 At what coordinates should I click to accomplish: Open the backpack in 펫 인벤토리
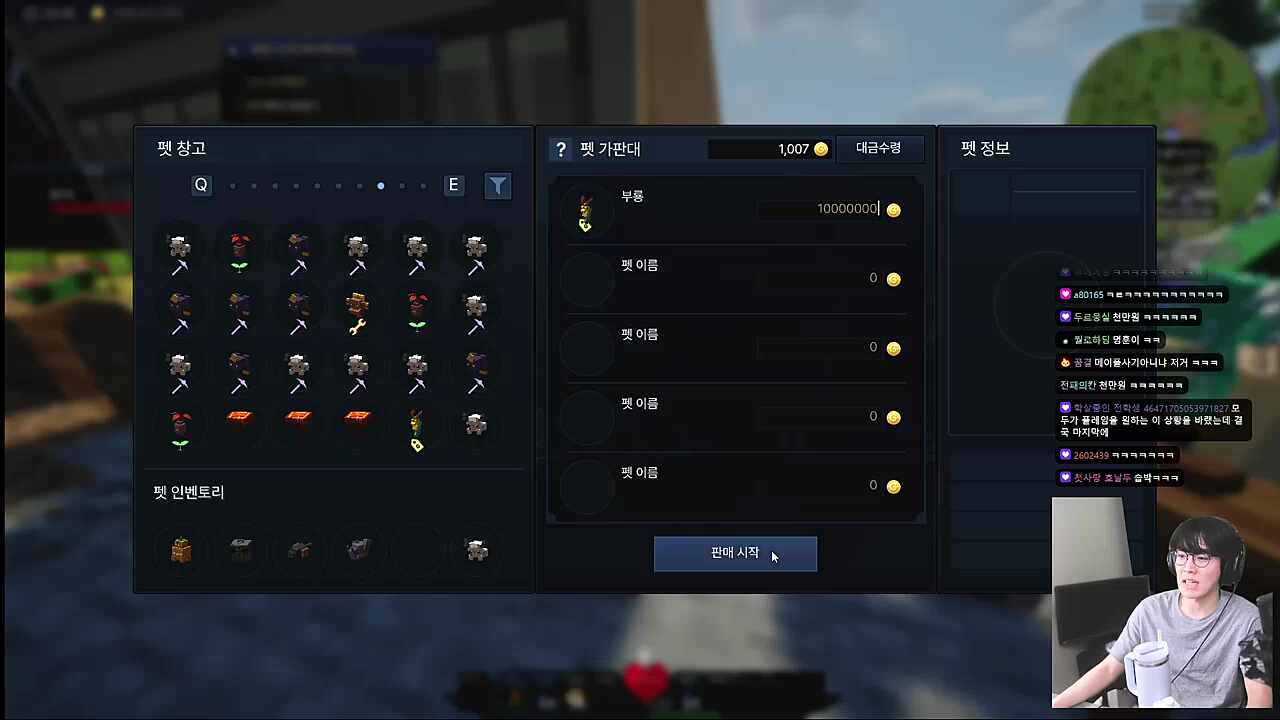coord(179,549)
